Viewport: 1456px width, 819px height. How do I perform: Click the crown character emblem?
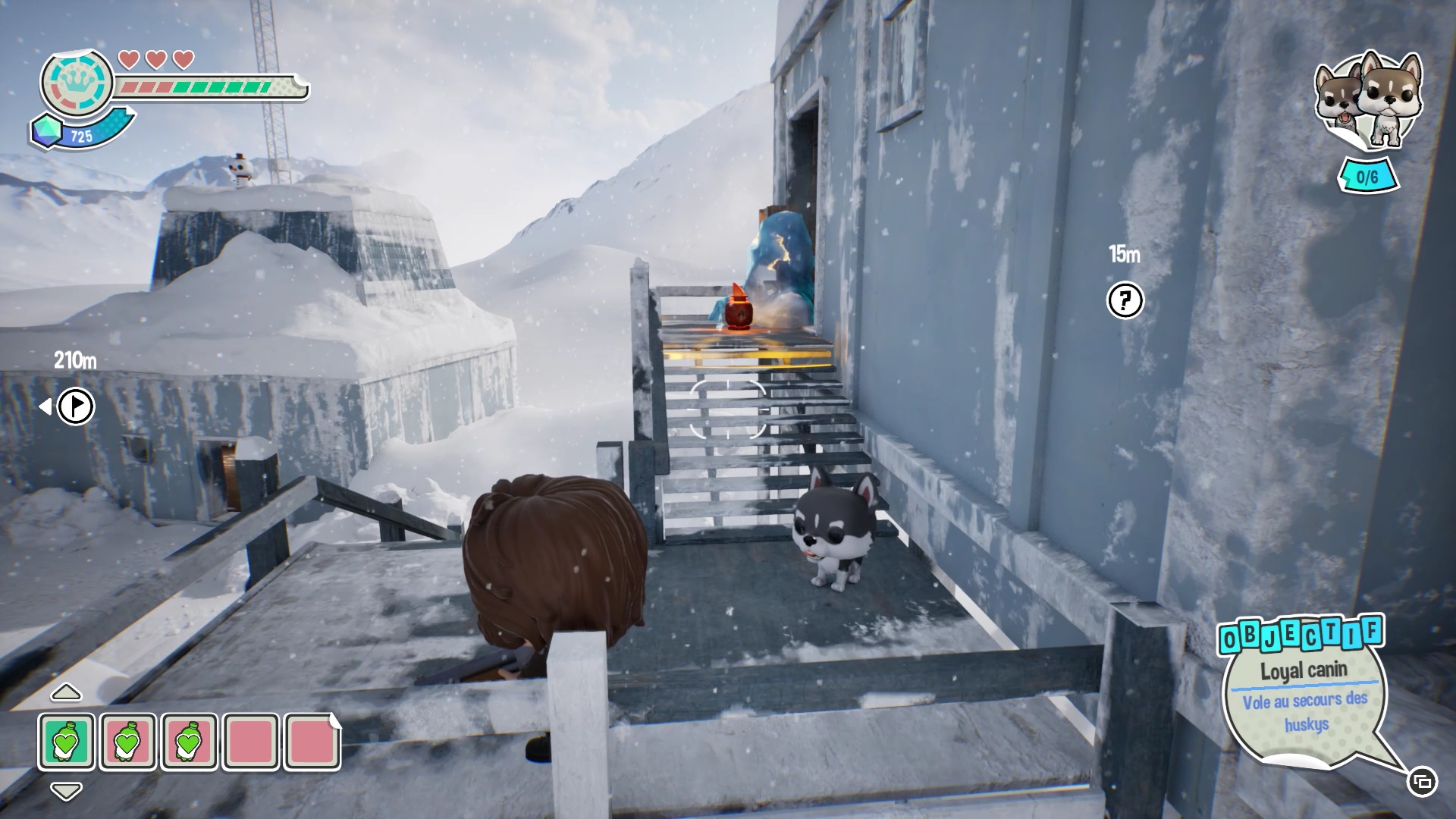(x=77, y=81)
